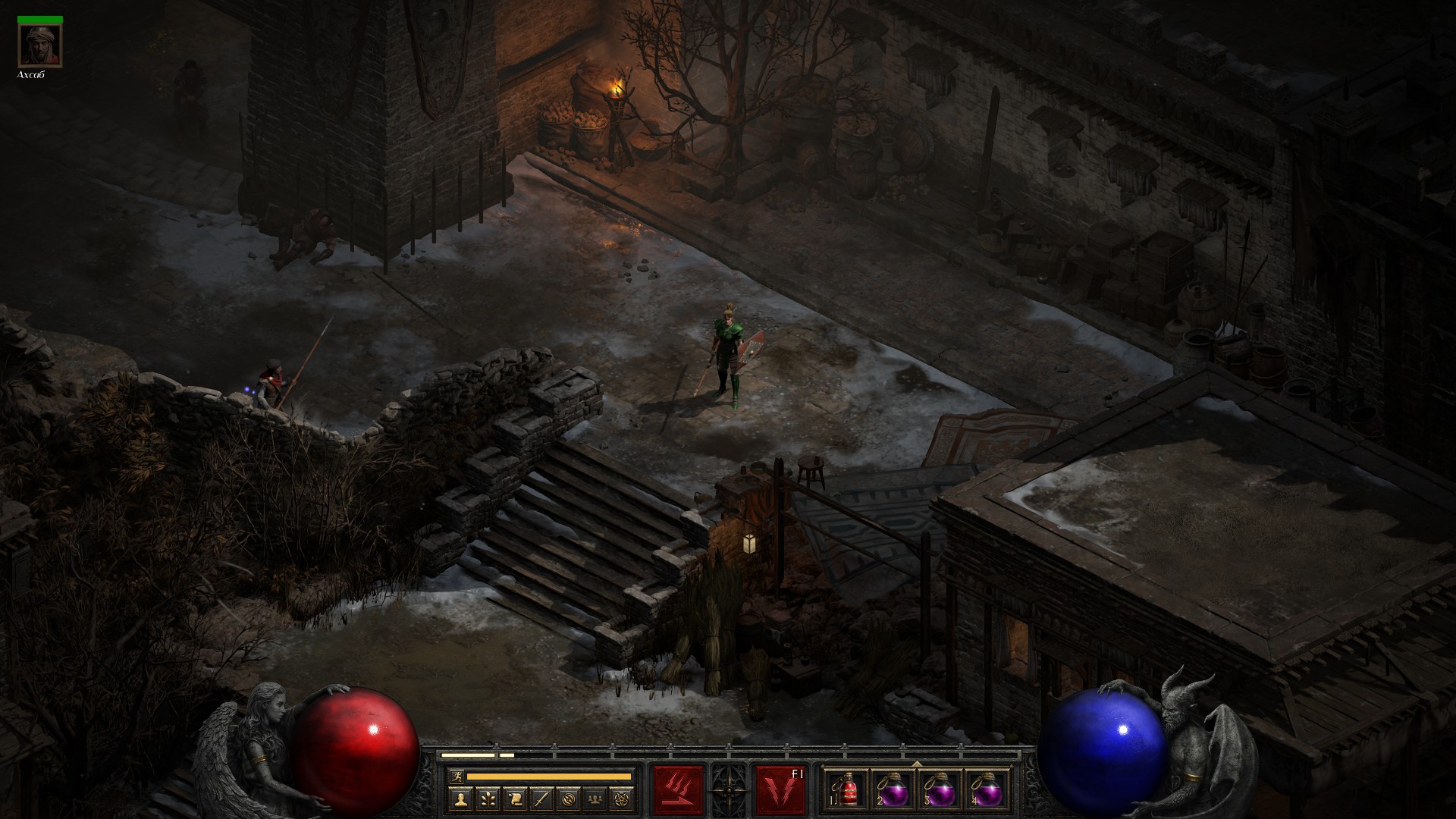Open the skill tree plant icon
Screen dimensions: 1456x819
pyautogui.click(x=488, y=799)
